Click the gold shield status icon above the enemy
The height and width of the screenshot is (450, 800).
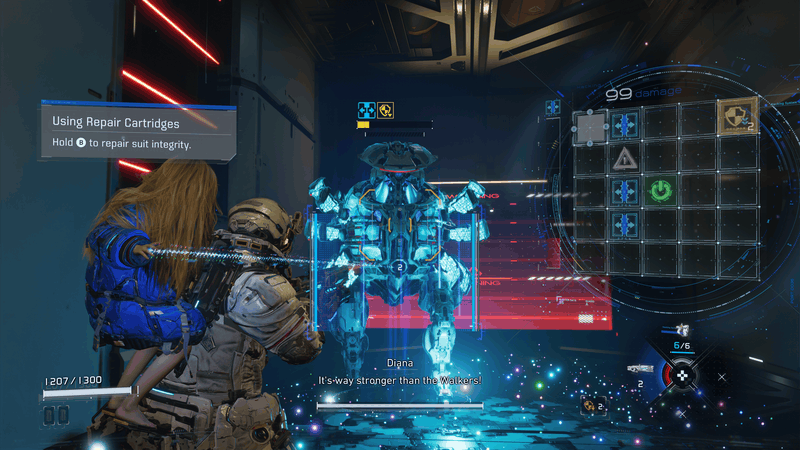click(x=384, y=110)
